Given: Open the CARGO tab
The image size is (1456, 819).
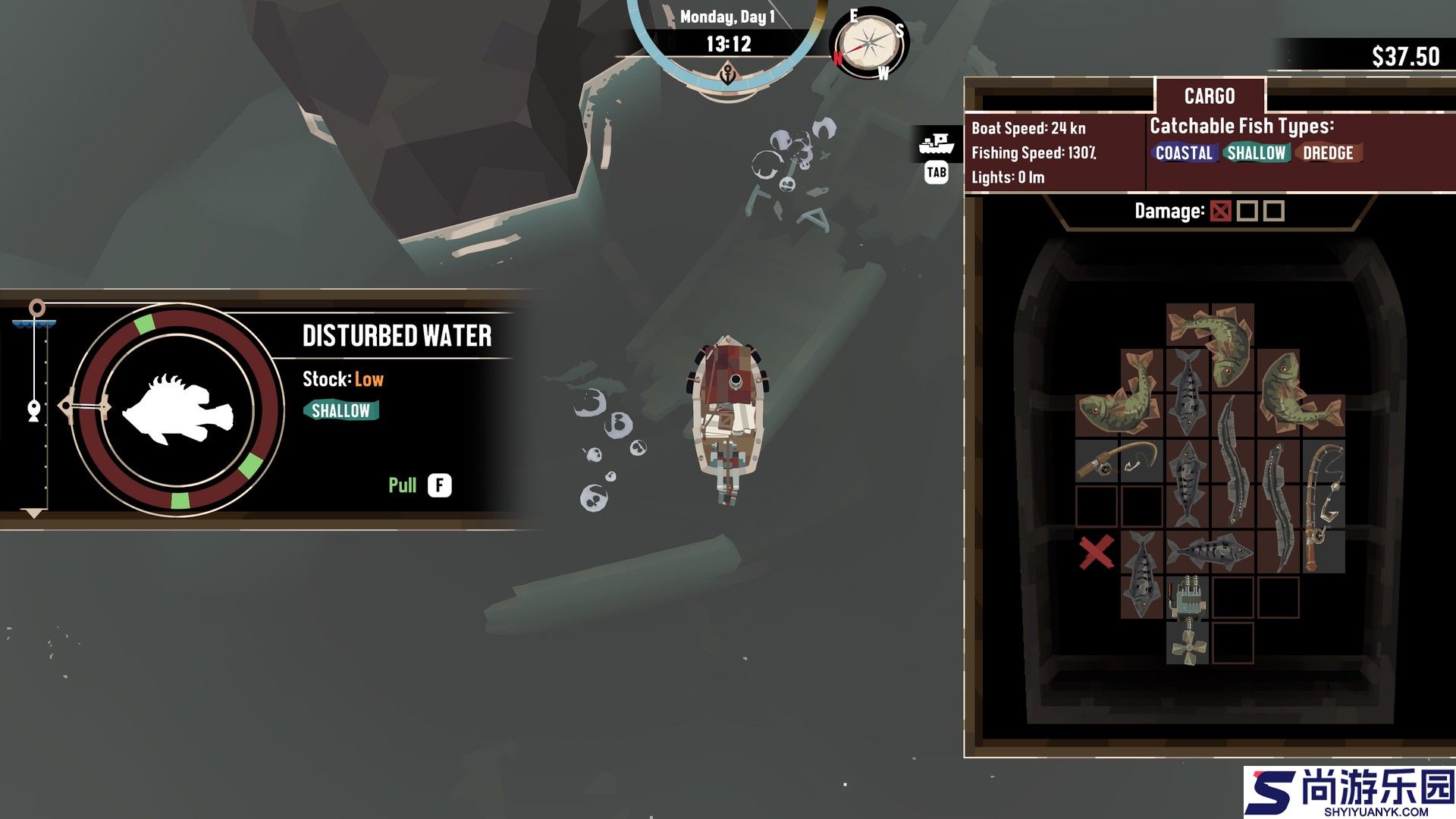Looking at the screenshot, I should tap(1210, 96).
